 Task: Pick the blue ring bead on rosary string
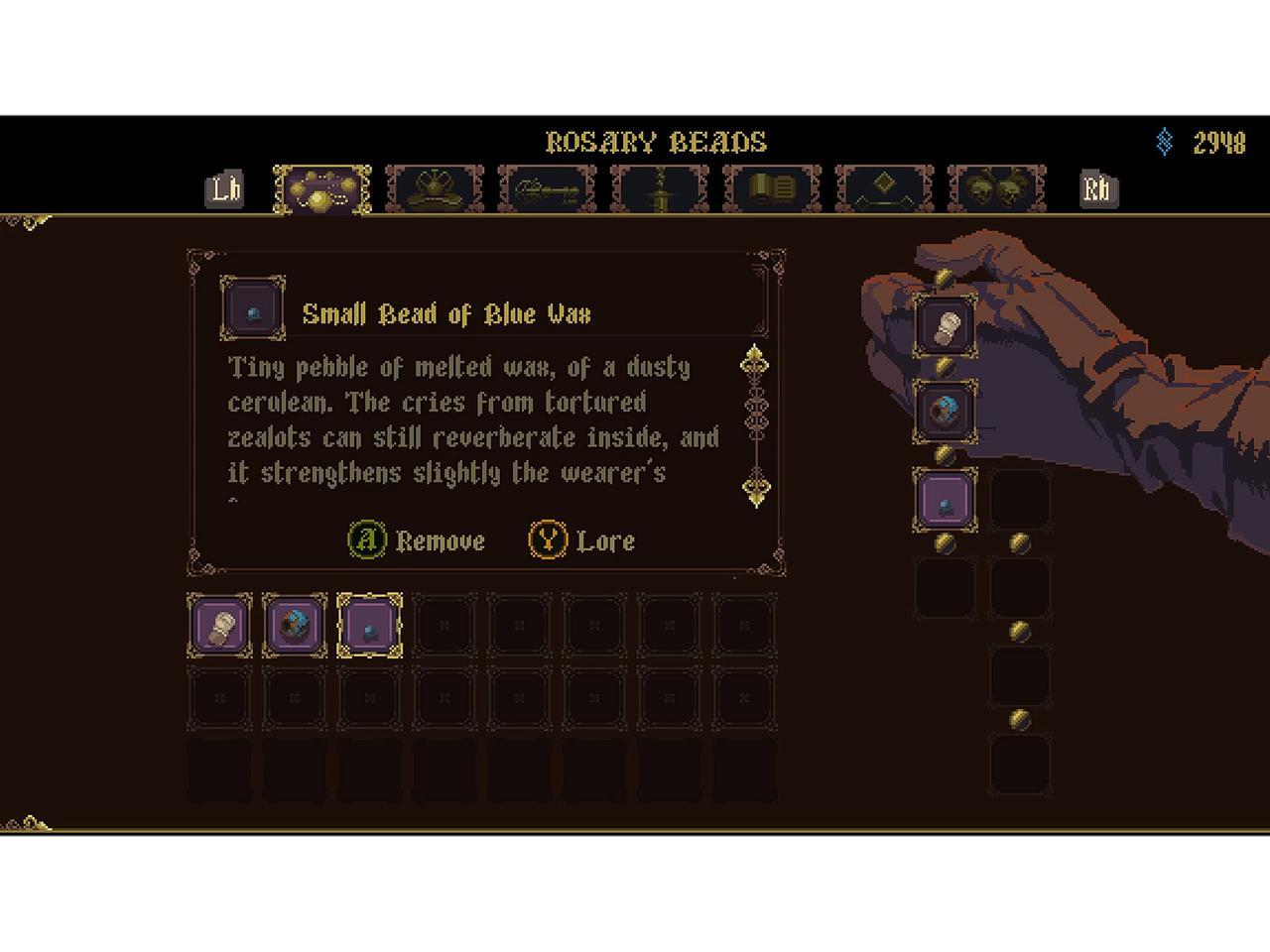[946, 410]
